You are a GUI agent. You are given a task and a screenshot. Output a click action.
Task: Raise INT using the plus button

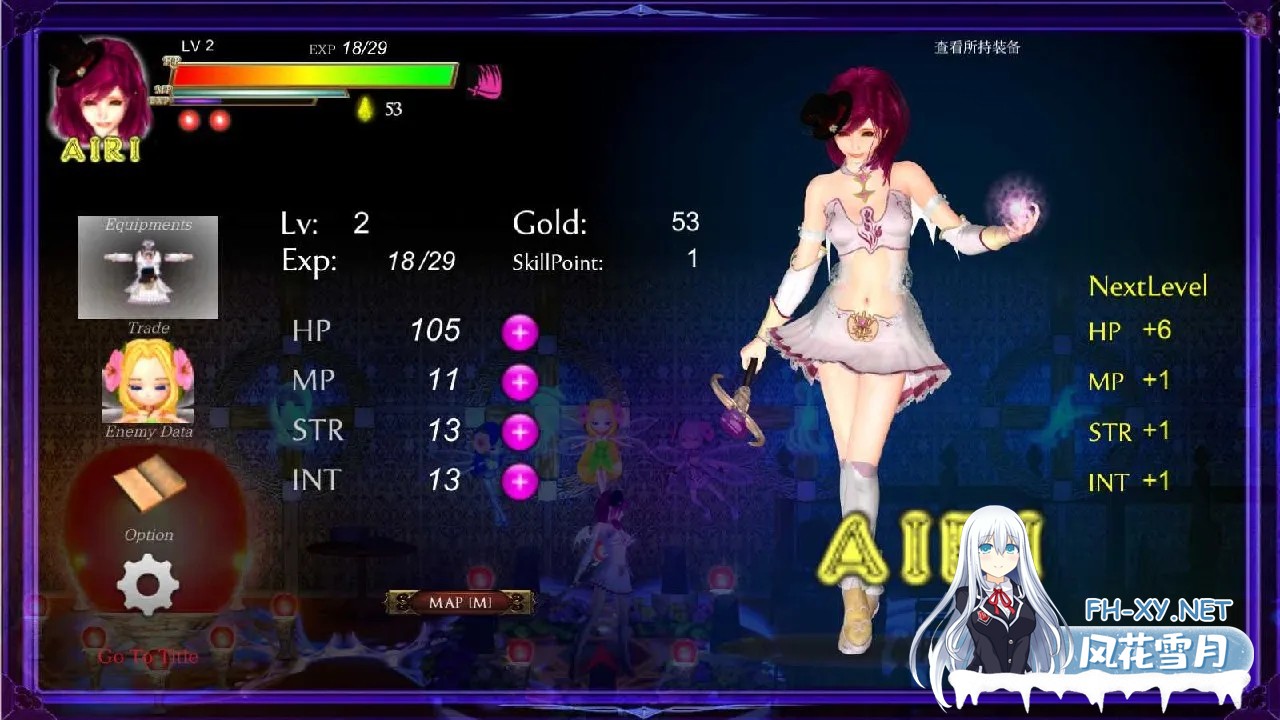[x=519, y=480]
